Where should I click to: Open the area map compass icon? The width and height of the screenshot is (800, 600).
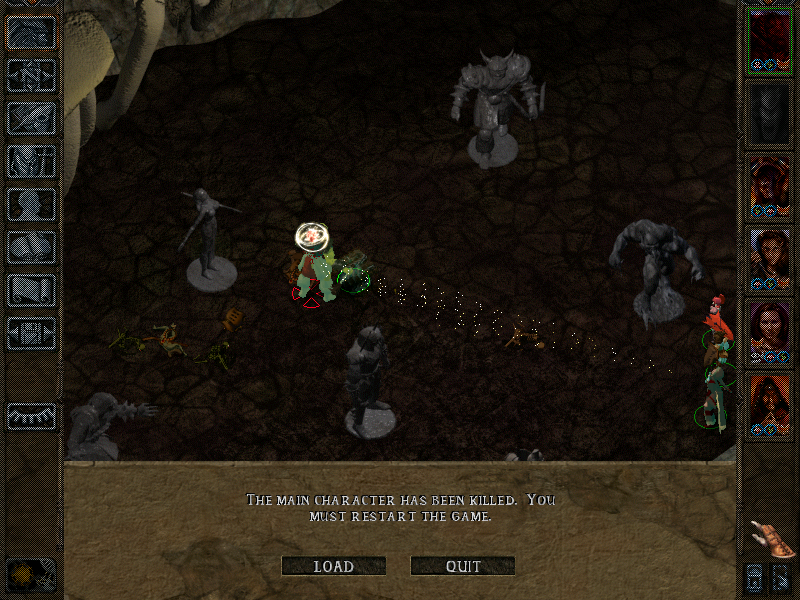(x=31, y=75)
